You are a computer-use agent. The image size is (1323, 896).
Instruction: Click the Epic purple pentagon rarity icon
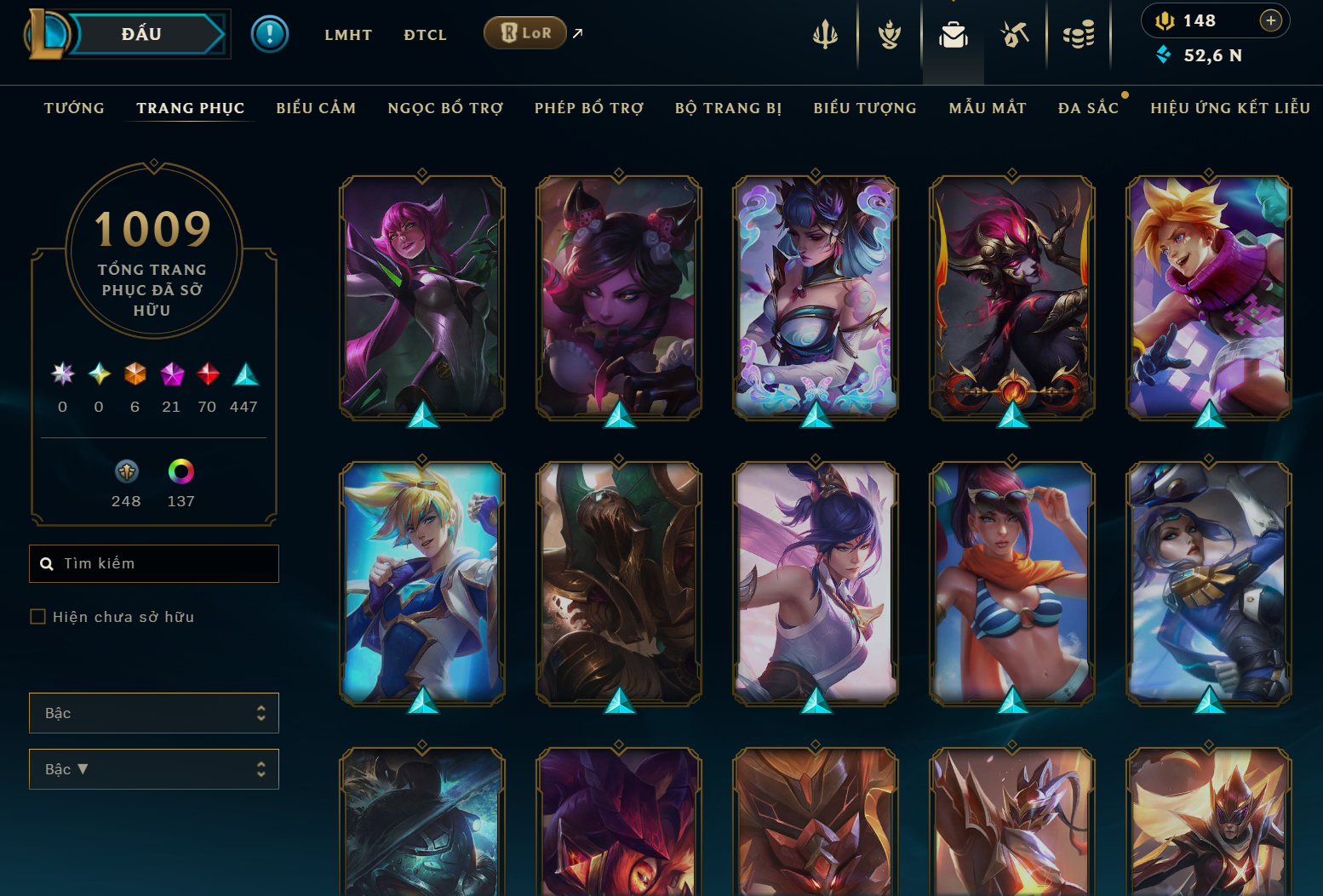pos(171,374)
